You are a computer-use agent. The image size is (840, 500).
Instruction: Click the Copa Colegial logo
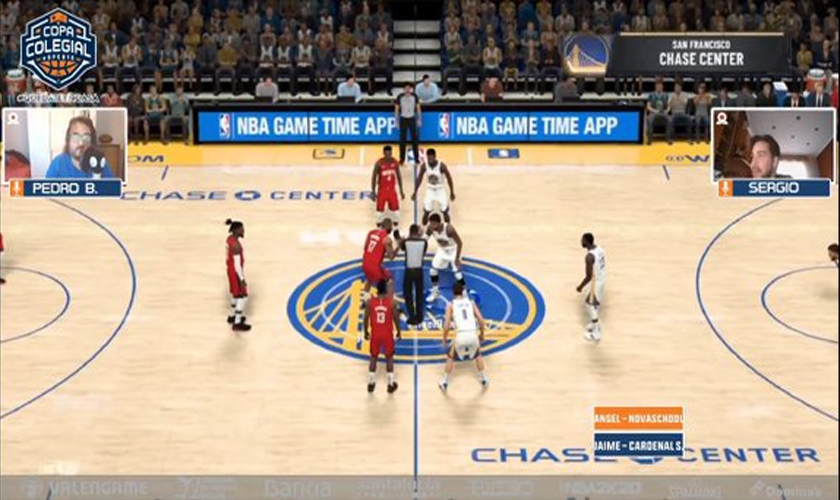click(58, 50)
